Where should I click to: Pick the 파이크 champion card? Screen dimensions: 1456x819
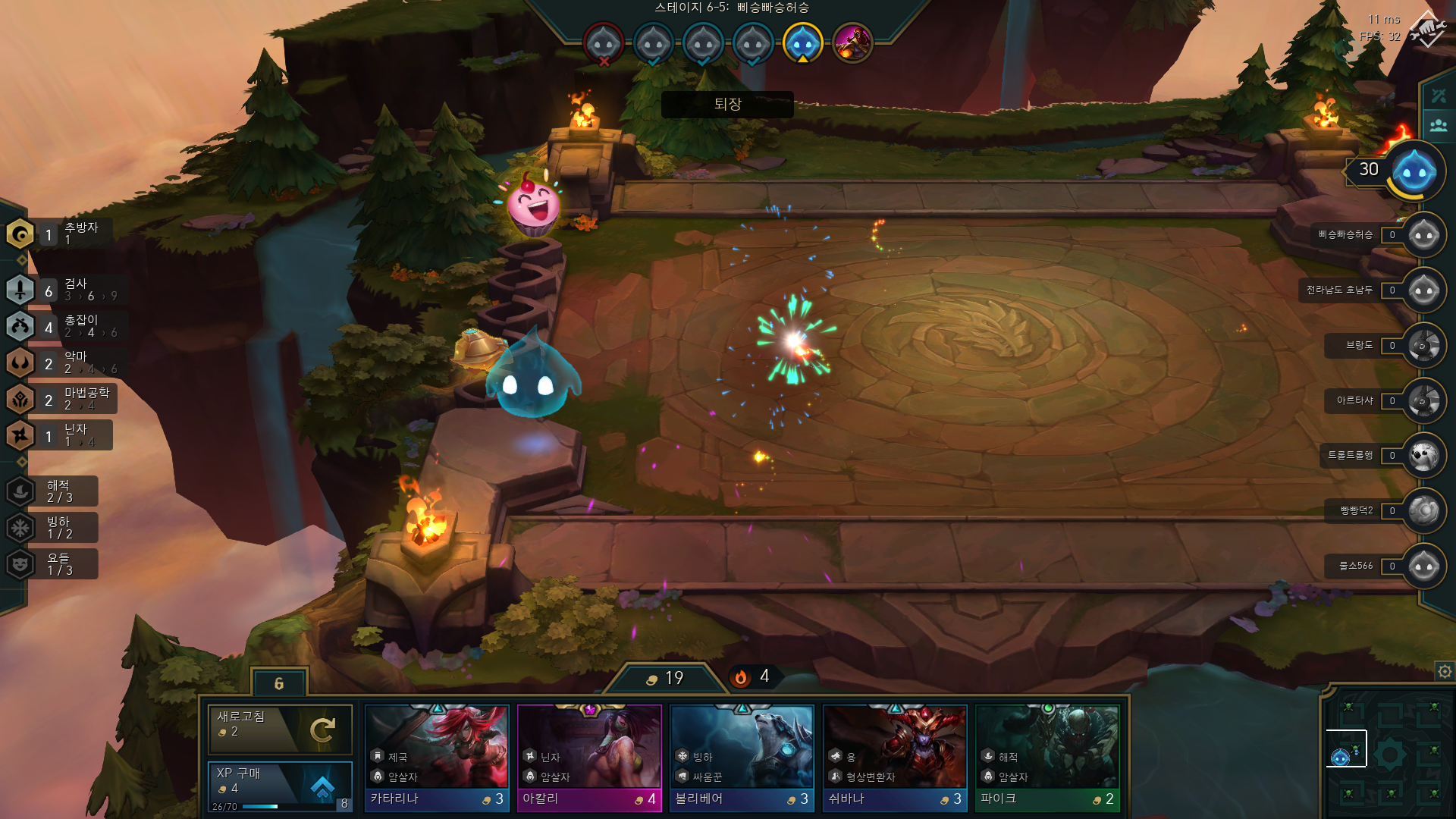1047,758
